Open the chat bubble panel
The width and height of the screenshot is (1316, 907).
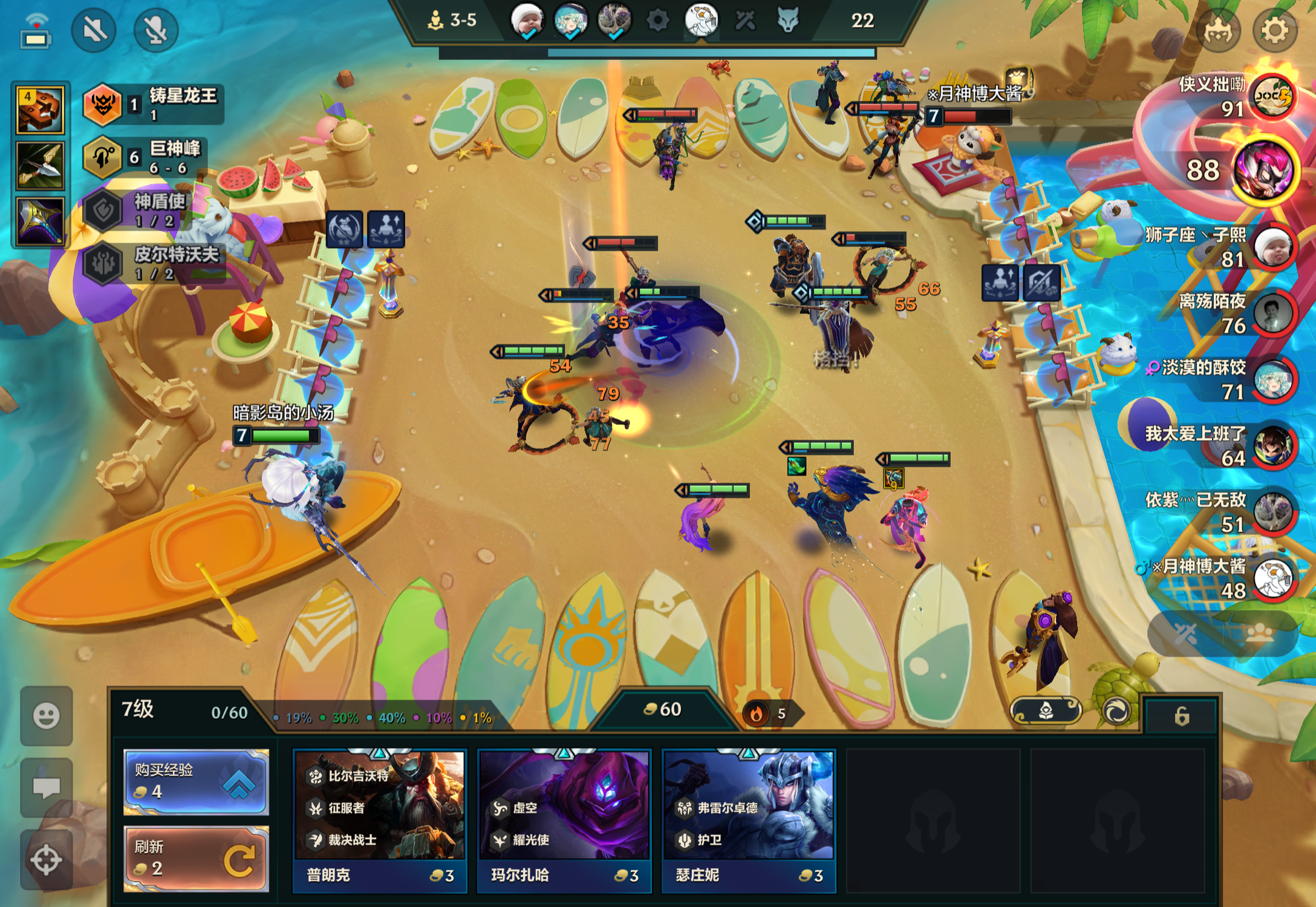47,787
